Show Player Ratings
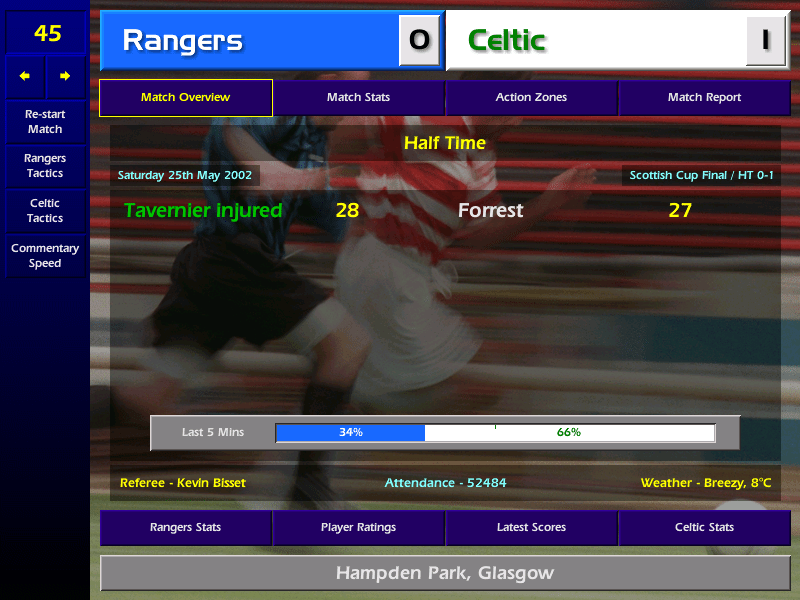 [358, 528]
